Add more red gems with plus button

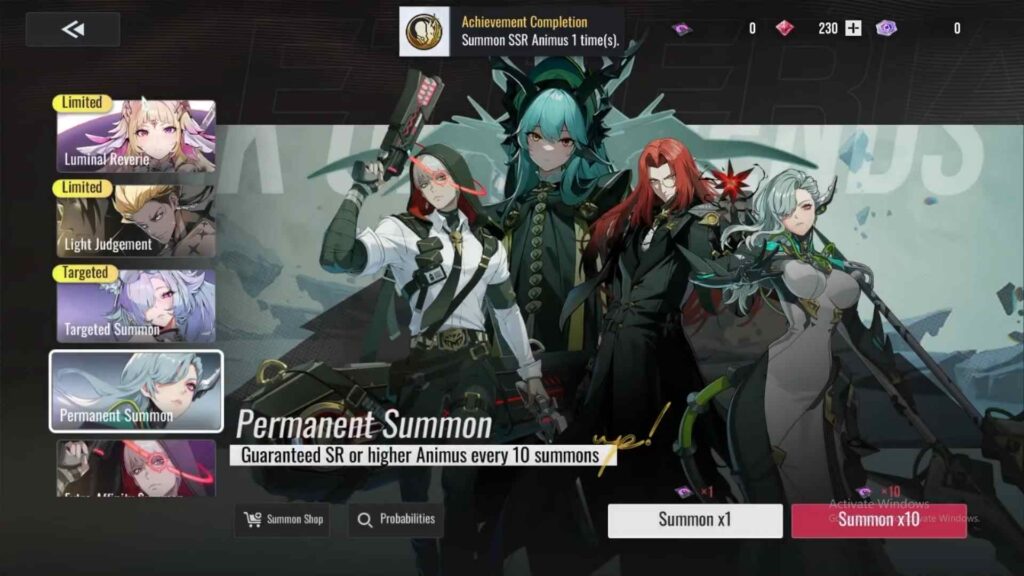point(853,29)
